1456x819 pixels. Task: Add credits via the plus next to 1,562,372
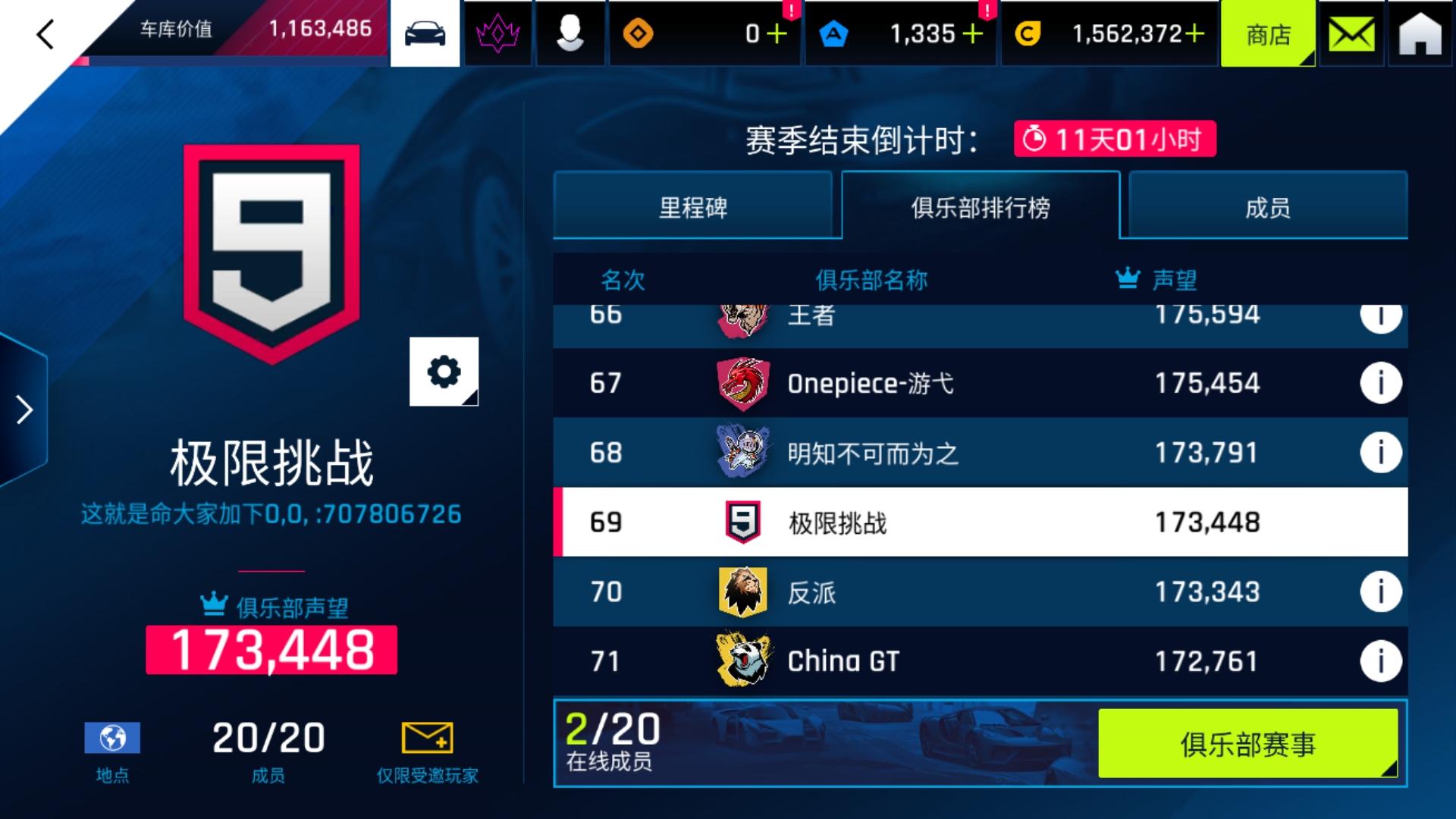[1195, 32]
